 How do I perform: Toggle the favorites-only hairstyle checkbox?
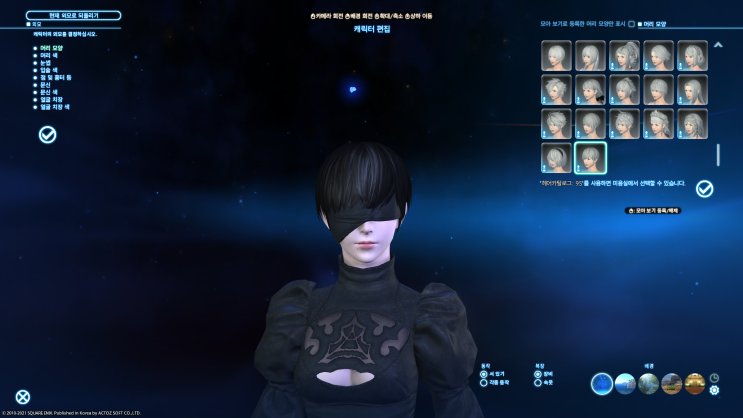click(631, 24)
